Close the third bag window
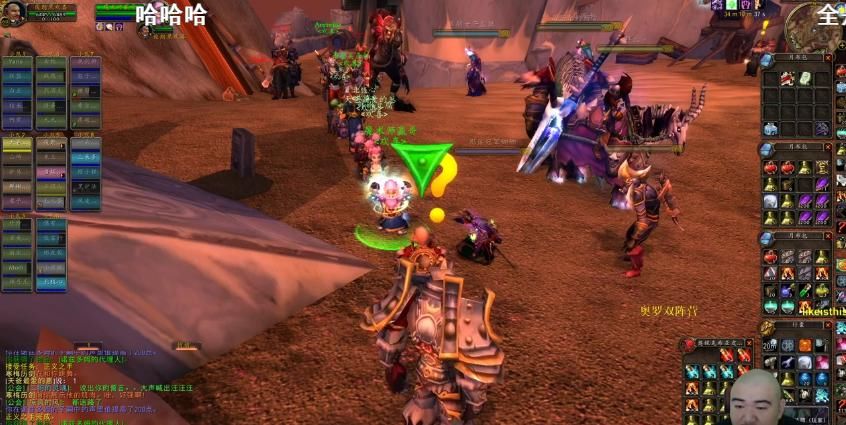Screen dimensions: 846x425 [829, 237]
